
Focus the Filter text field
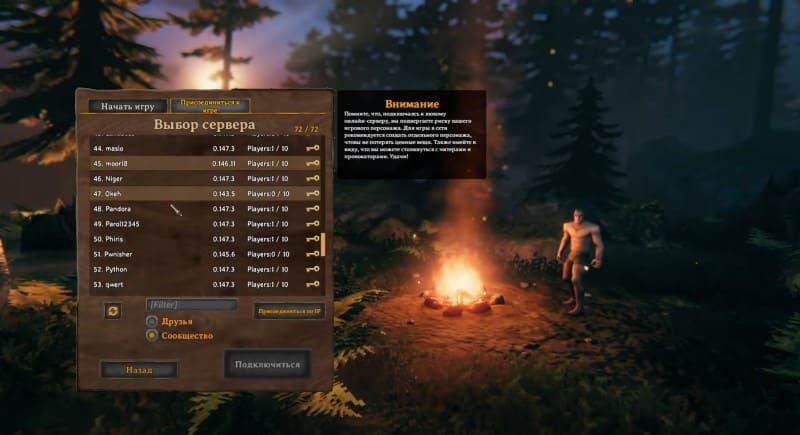click(192, 304)
